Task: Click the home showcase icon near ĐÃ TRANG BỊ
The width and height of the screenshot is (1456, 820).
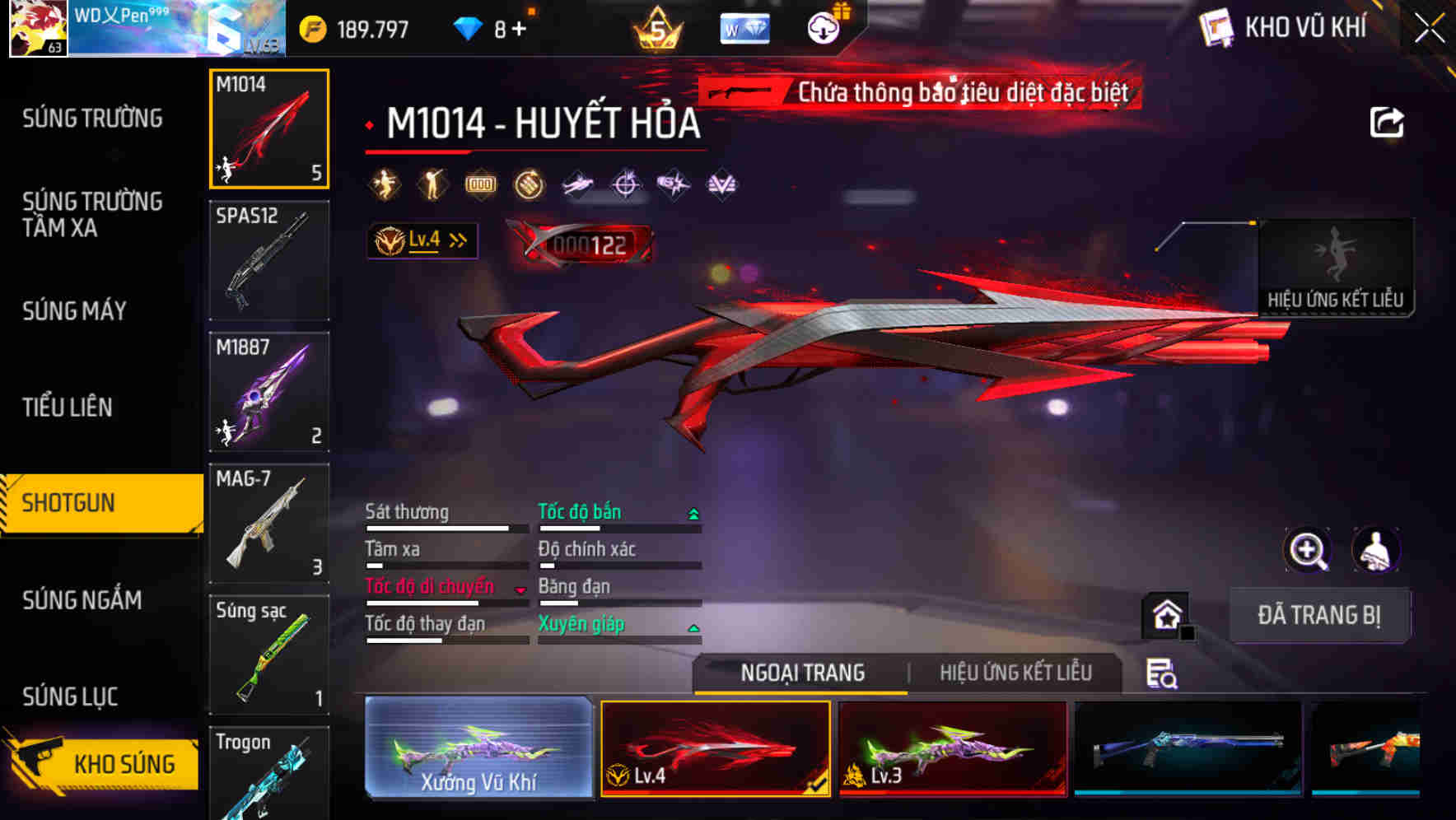Action: [1164, 614]
